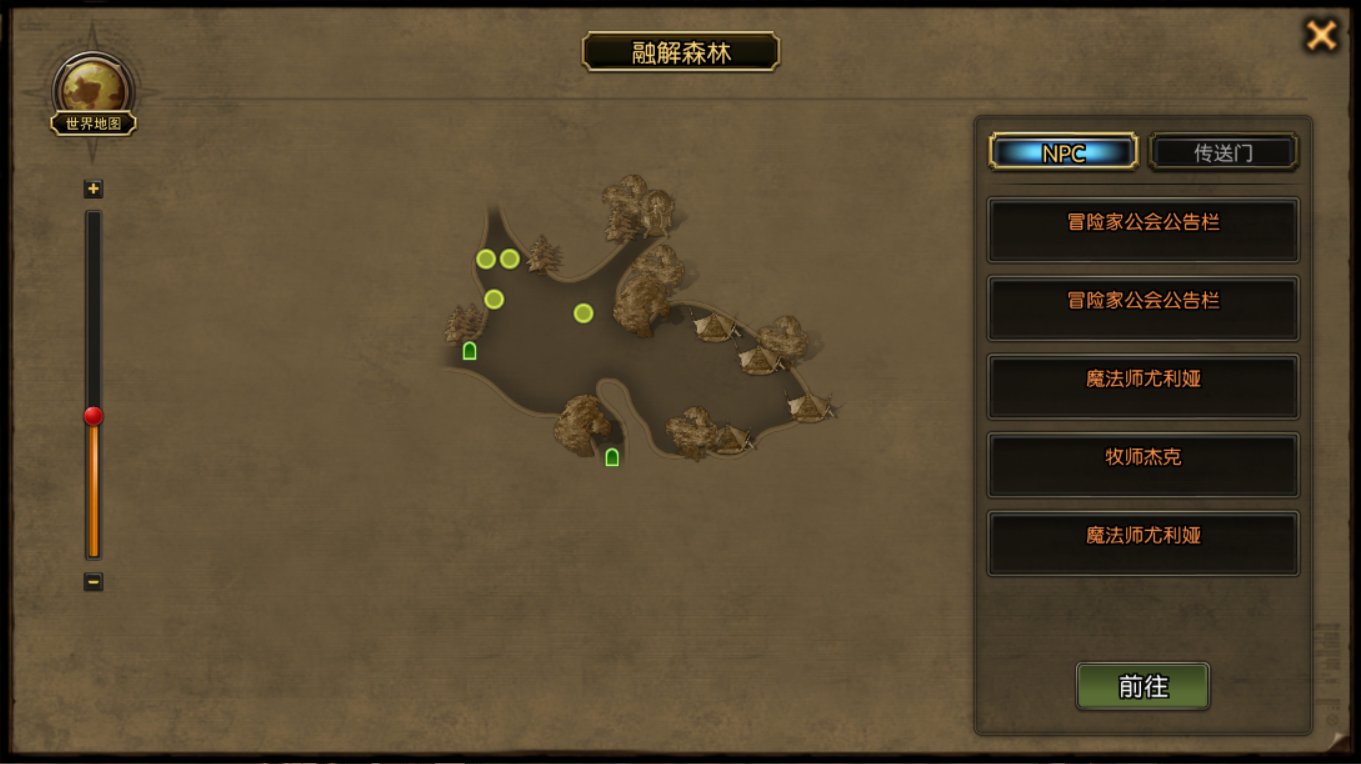Close the map window
Viewport: 1361px width, 764px height.
coord(1321,36)
